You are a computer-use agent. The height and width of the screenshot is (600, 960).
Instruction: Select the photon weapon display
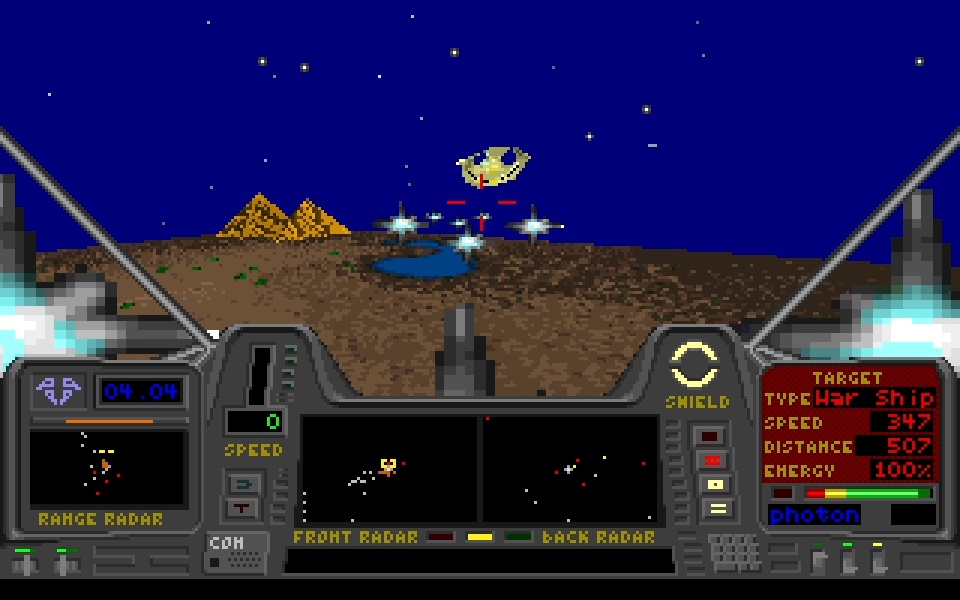tap(815, 515)
